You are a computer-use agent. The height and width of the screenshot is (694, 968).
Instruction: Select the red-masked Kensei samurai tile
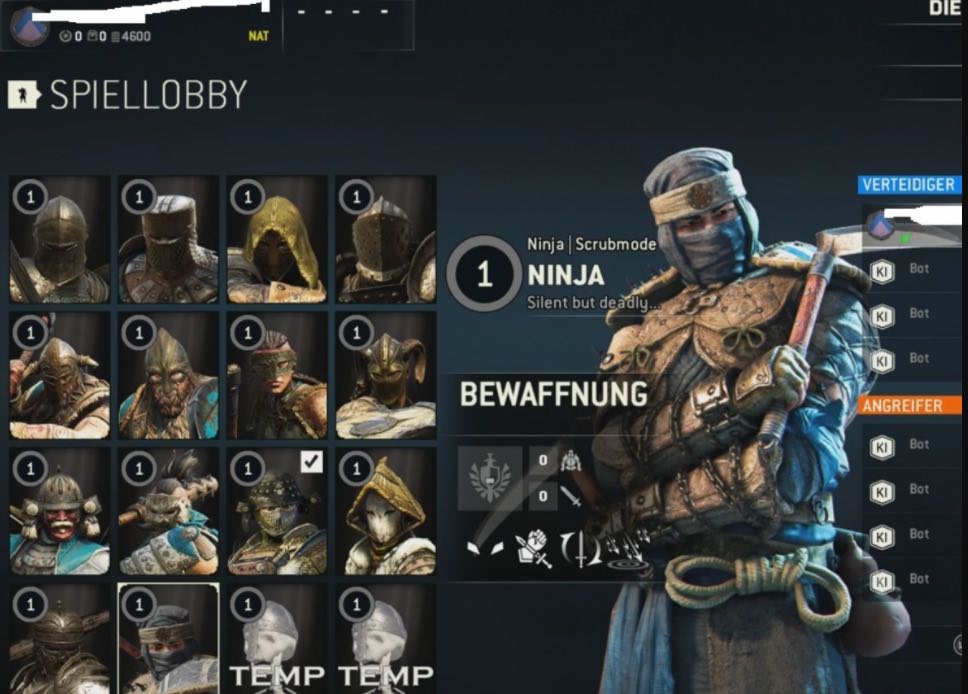pyautogui.click(x=59, y=511)
